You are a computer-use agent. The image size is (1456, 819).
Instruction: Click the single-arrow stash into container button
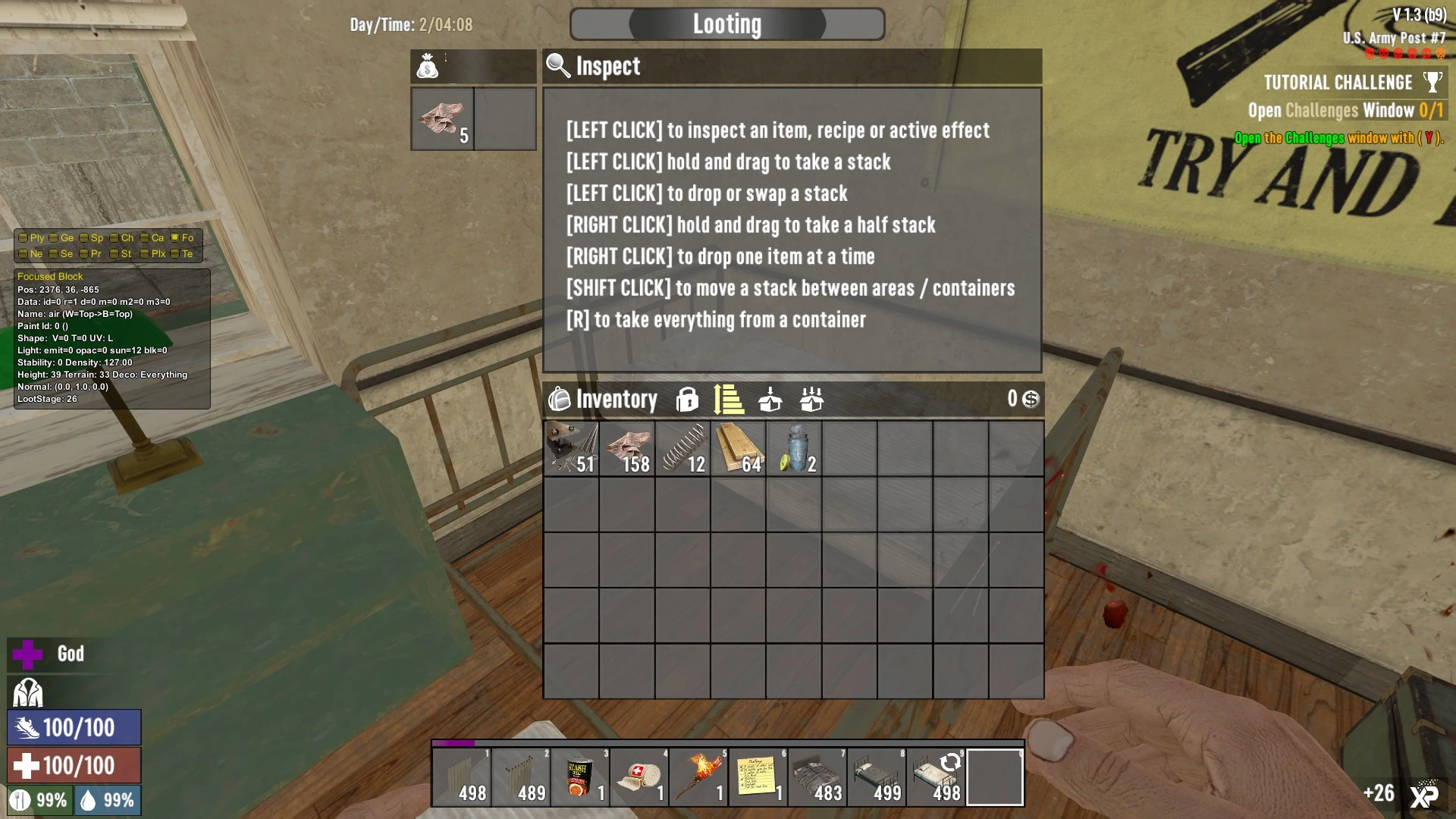click(770, 400)
